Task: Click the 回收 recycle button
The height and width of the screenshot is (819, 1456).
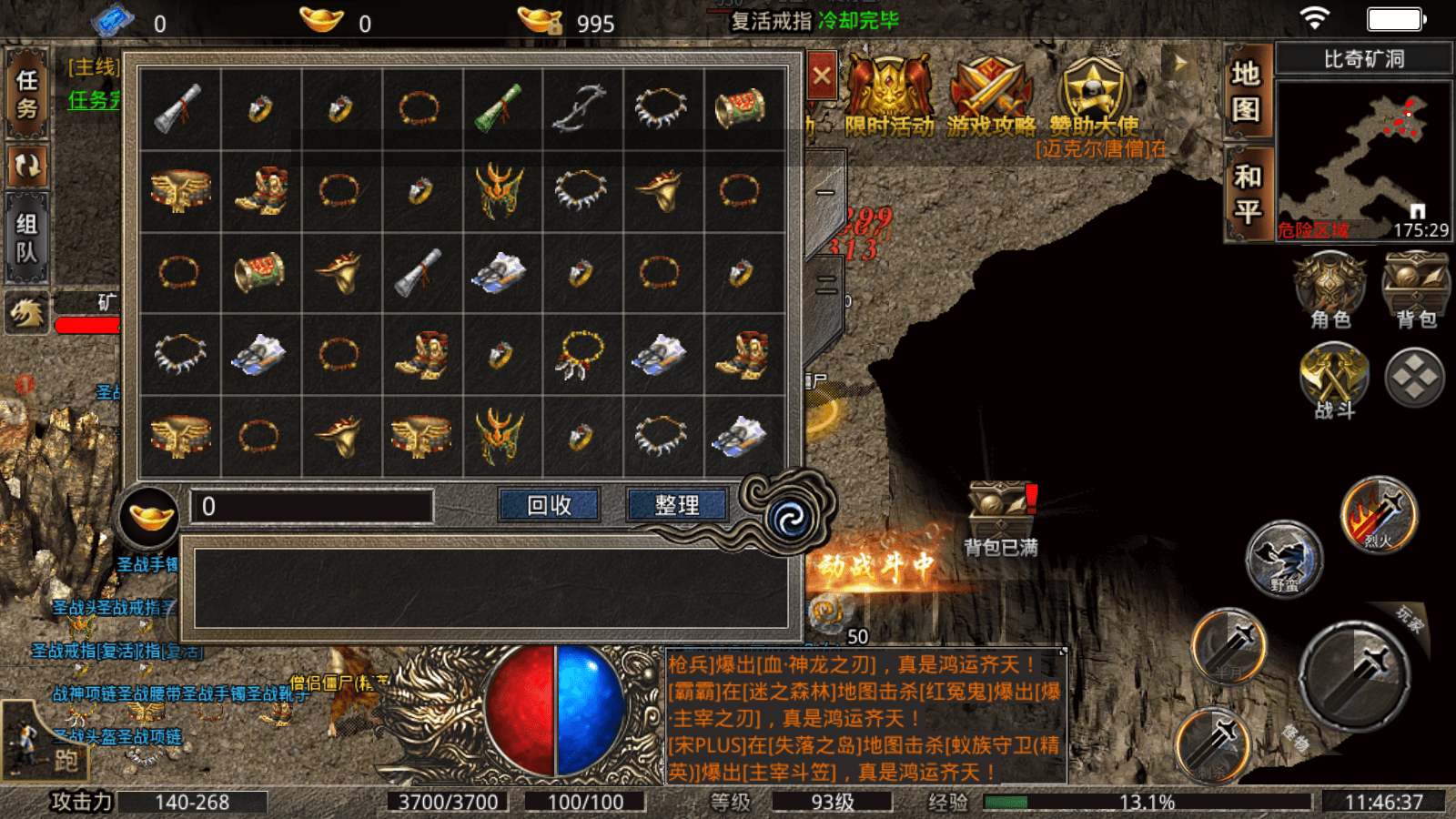Action: [549, 505]
